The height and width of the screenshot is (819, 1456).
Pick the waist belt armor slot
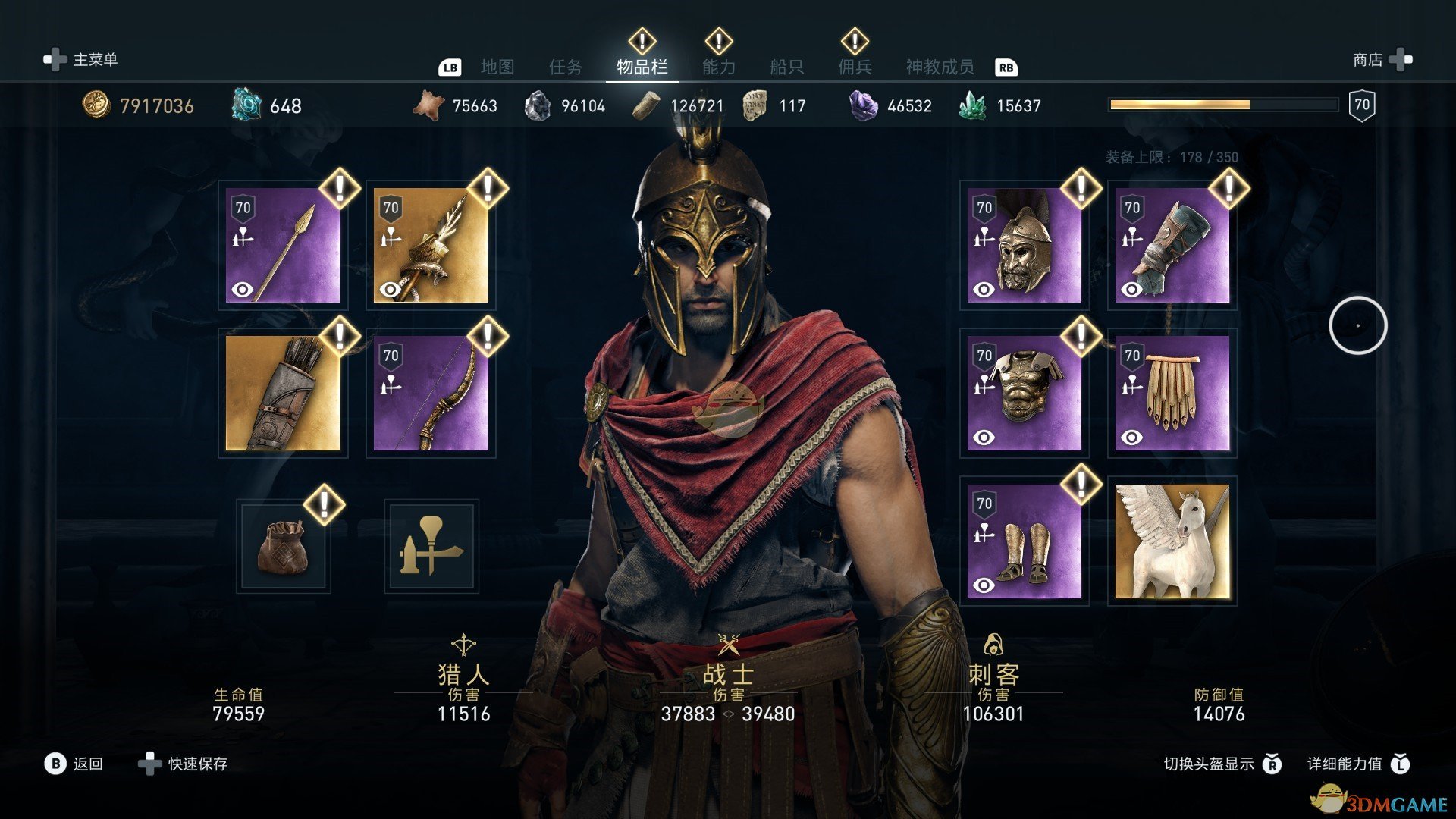[1172, 394]
